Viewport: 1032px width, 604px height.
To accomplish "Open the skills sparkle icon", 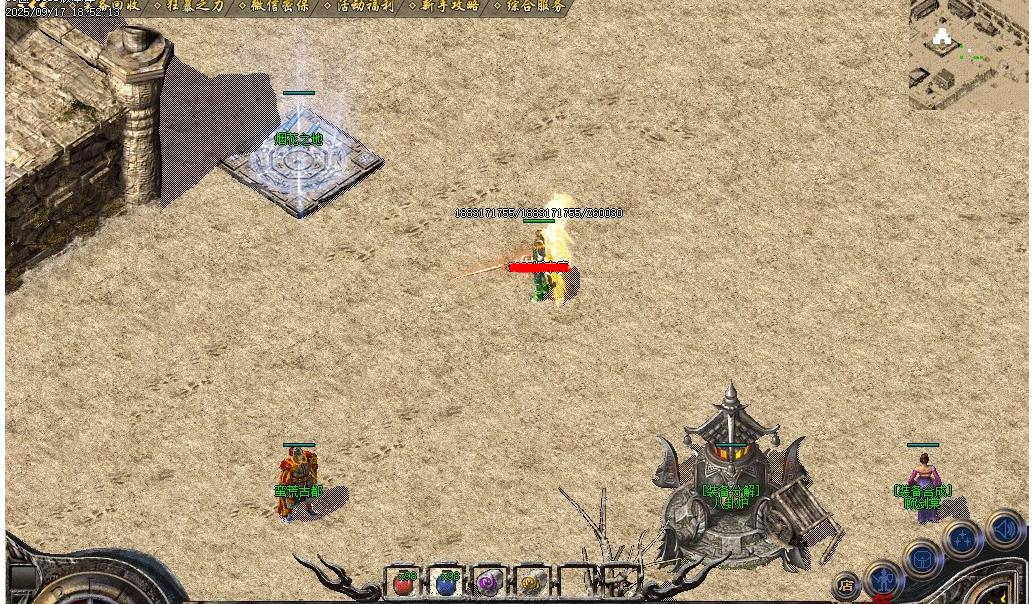I will click(x=963, y=540).
